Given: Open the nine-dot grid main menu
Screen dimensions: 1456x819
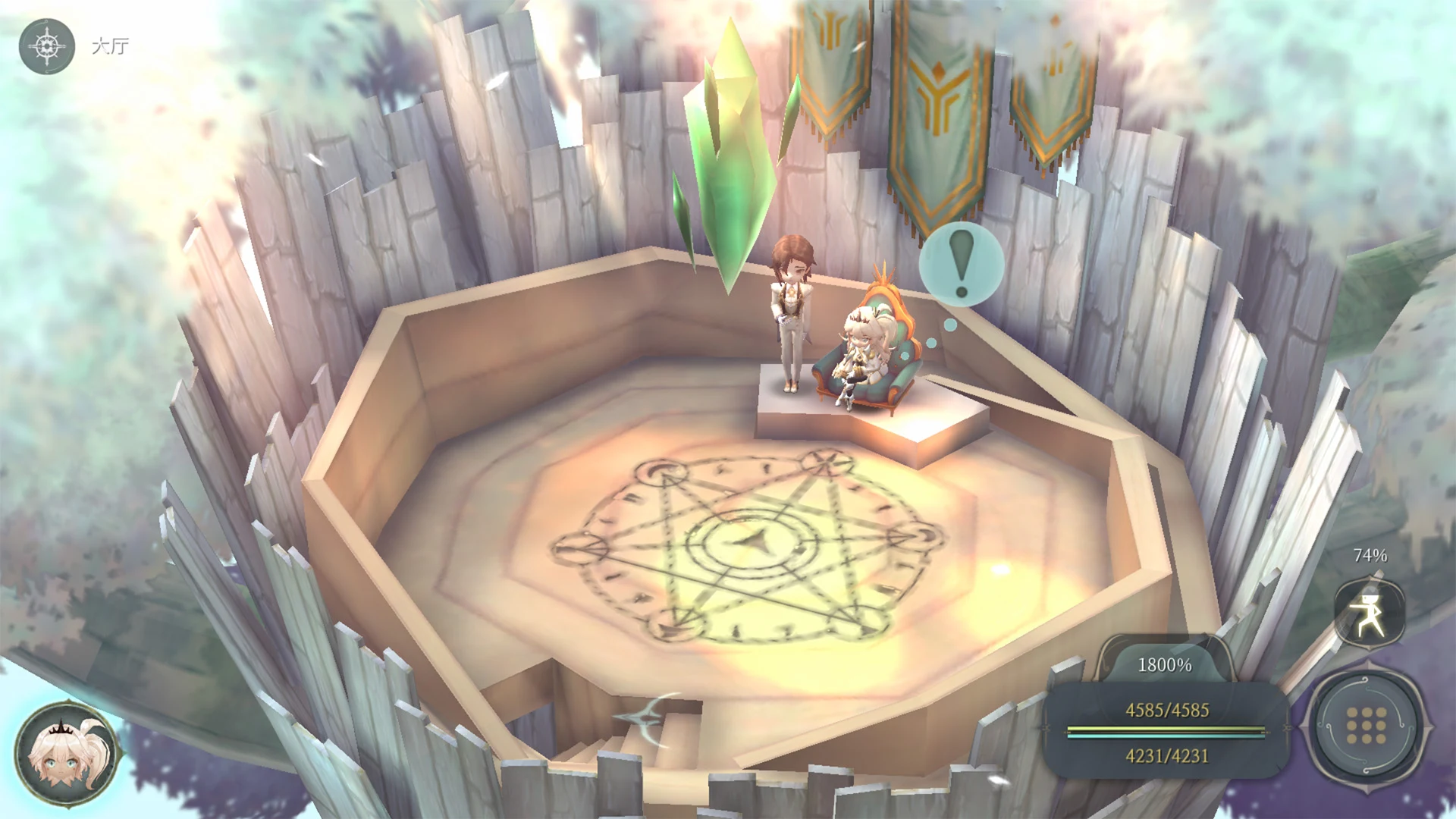Looking at the screenshot, I should (1367, 726).
